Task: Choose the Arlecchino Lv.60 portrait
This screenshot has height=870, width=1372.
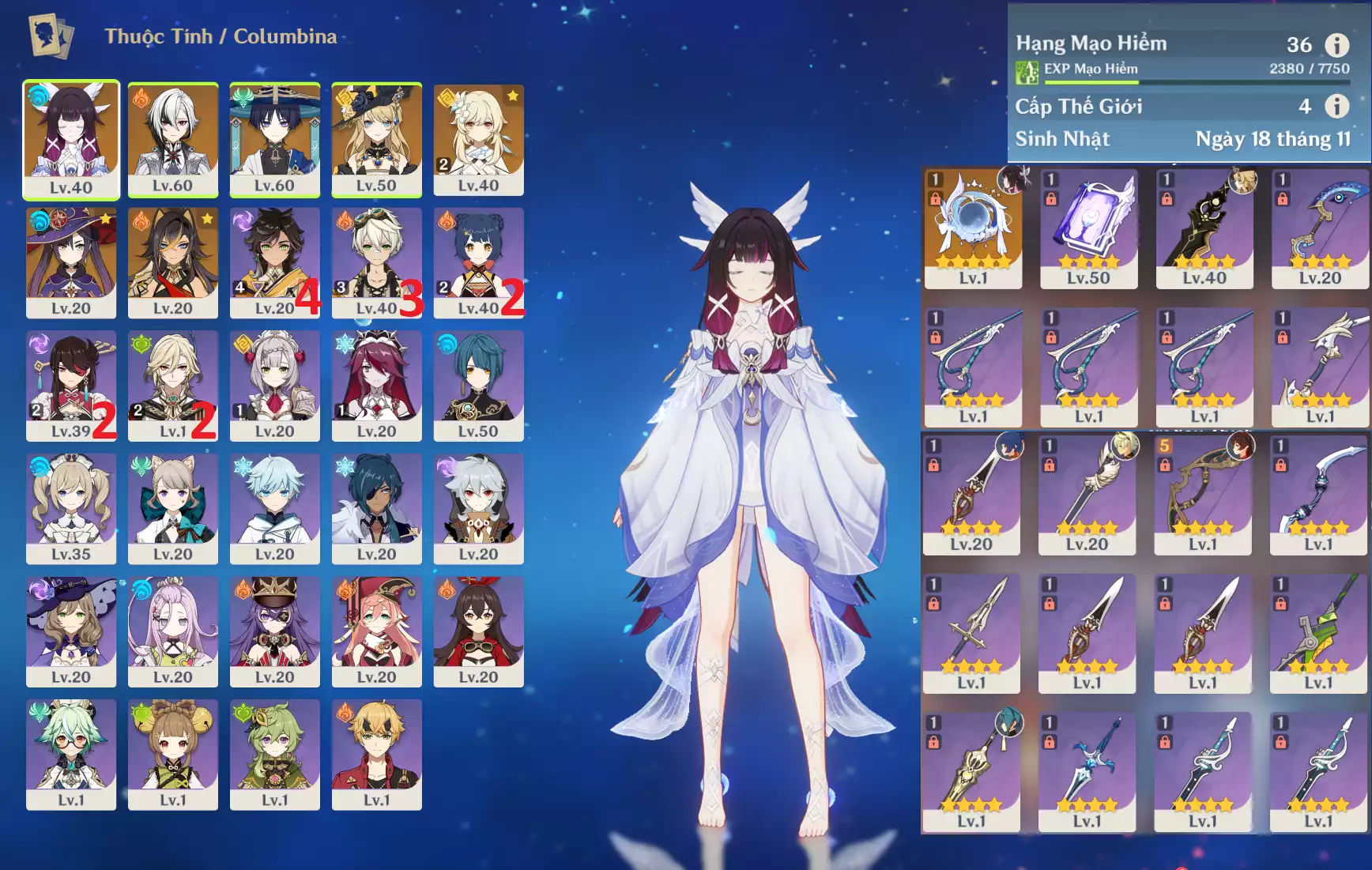Action: click(172, 139)
